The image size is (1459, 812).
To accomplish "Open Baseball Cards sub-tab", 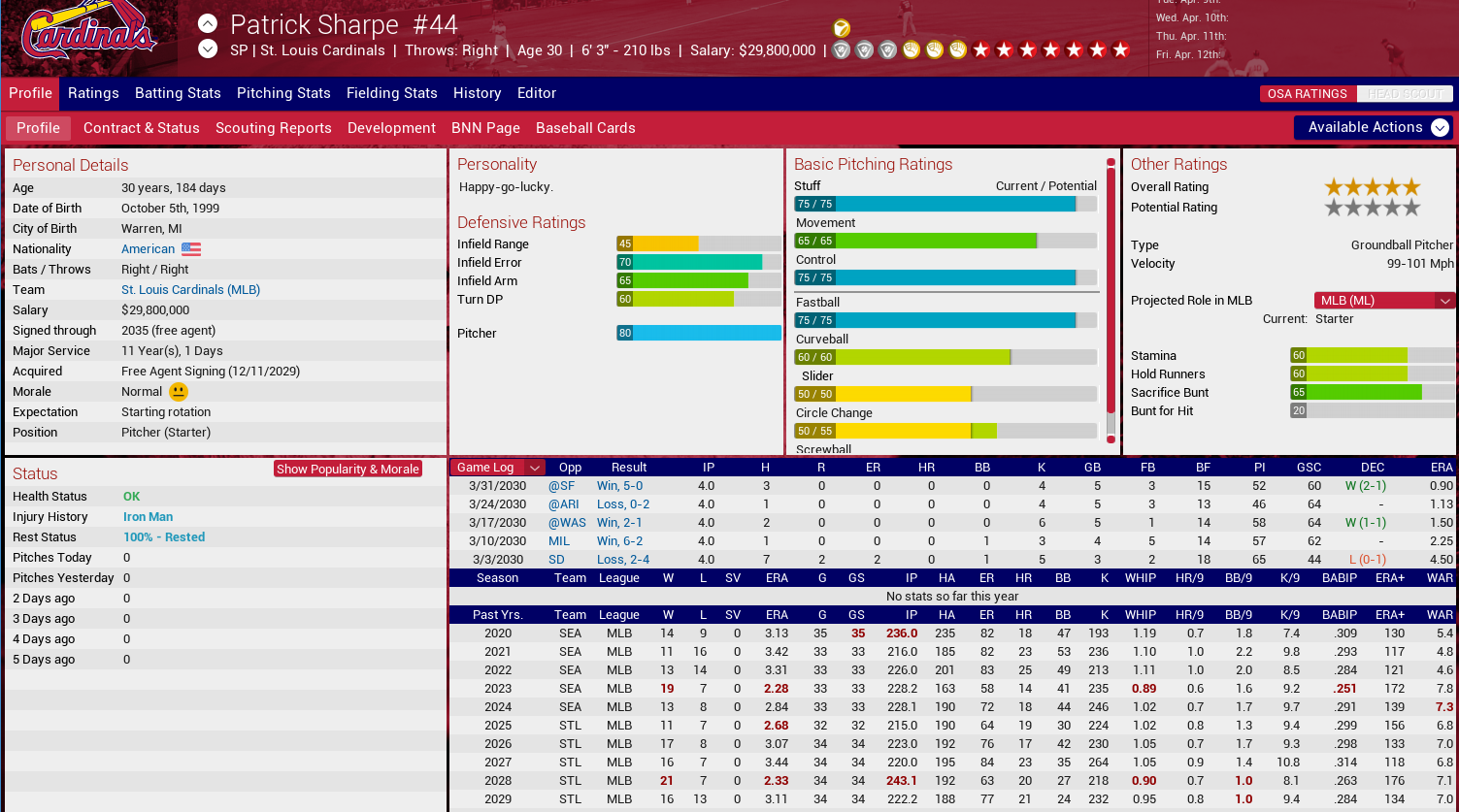I will [x=585, y=128].
